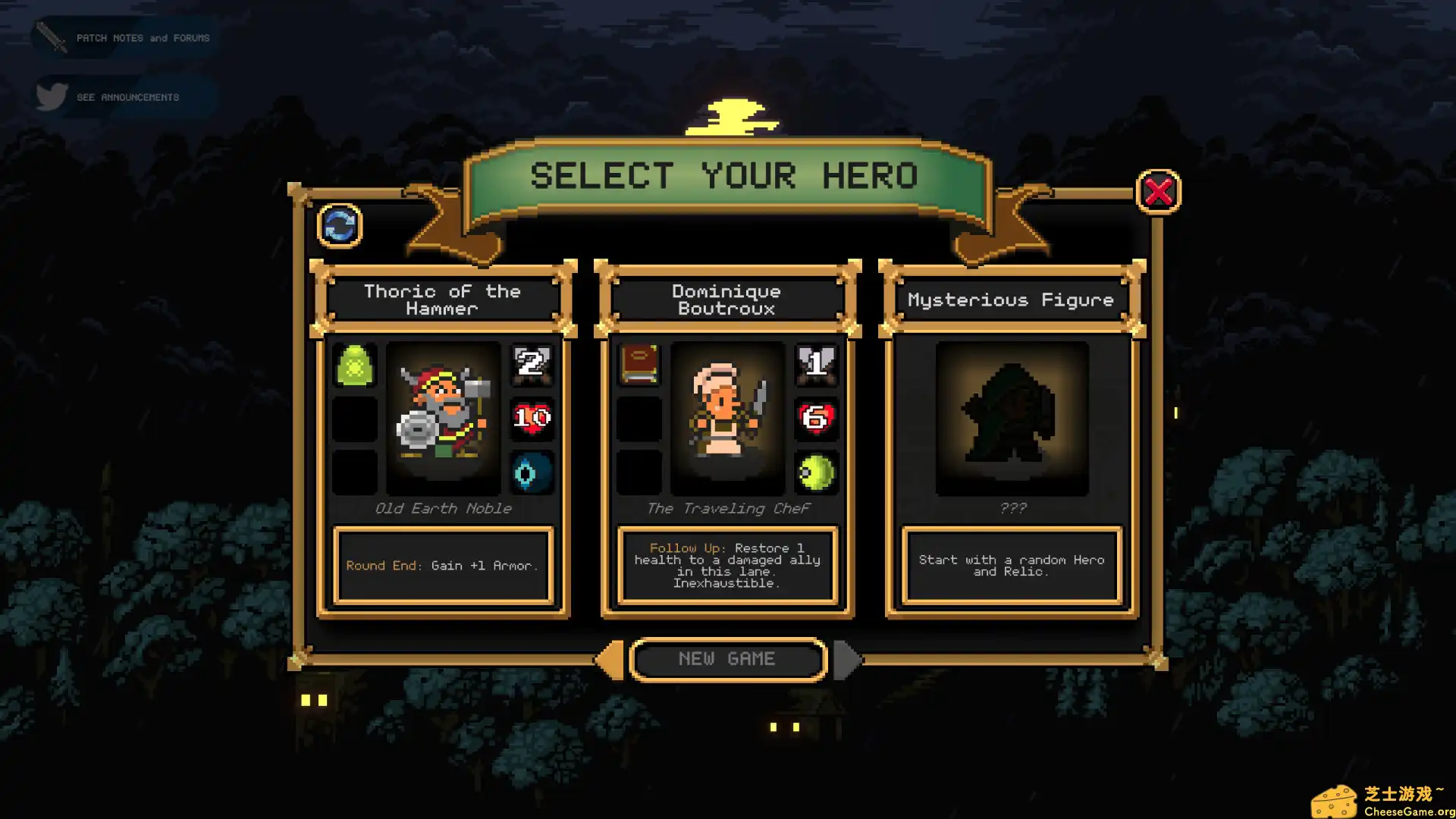Click the left orange navigation arrow
The width and height of the screenshot is (1456, 819).
(609, 659)
